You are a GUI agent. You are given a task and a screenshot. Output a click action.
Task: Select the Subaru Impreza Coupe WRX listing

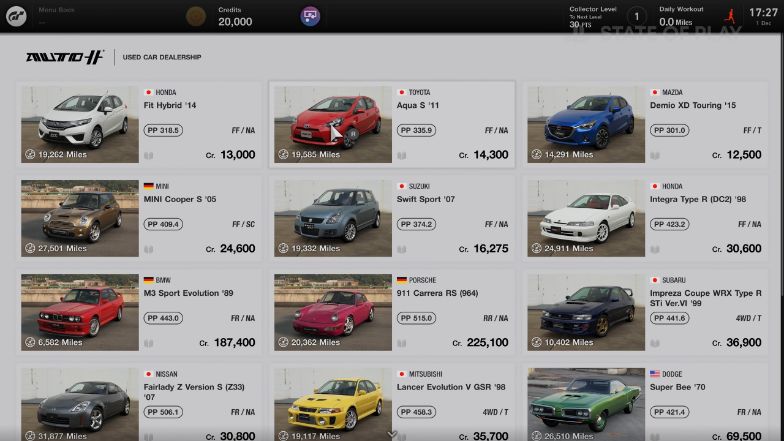(x=646, y=312)
